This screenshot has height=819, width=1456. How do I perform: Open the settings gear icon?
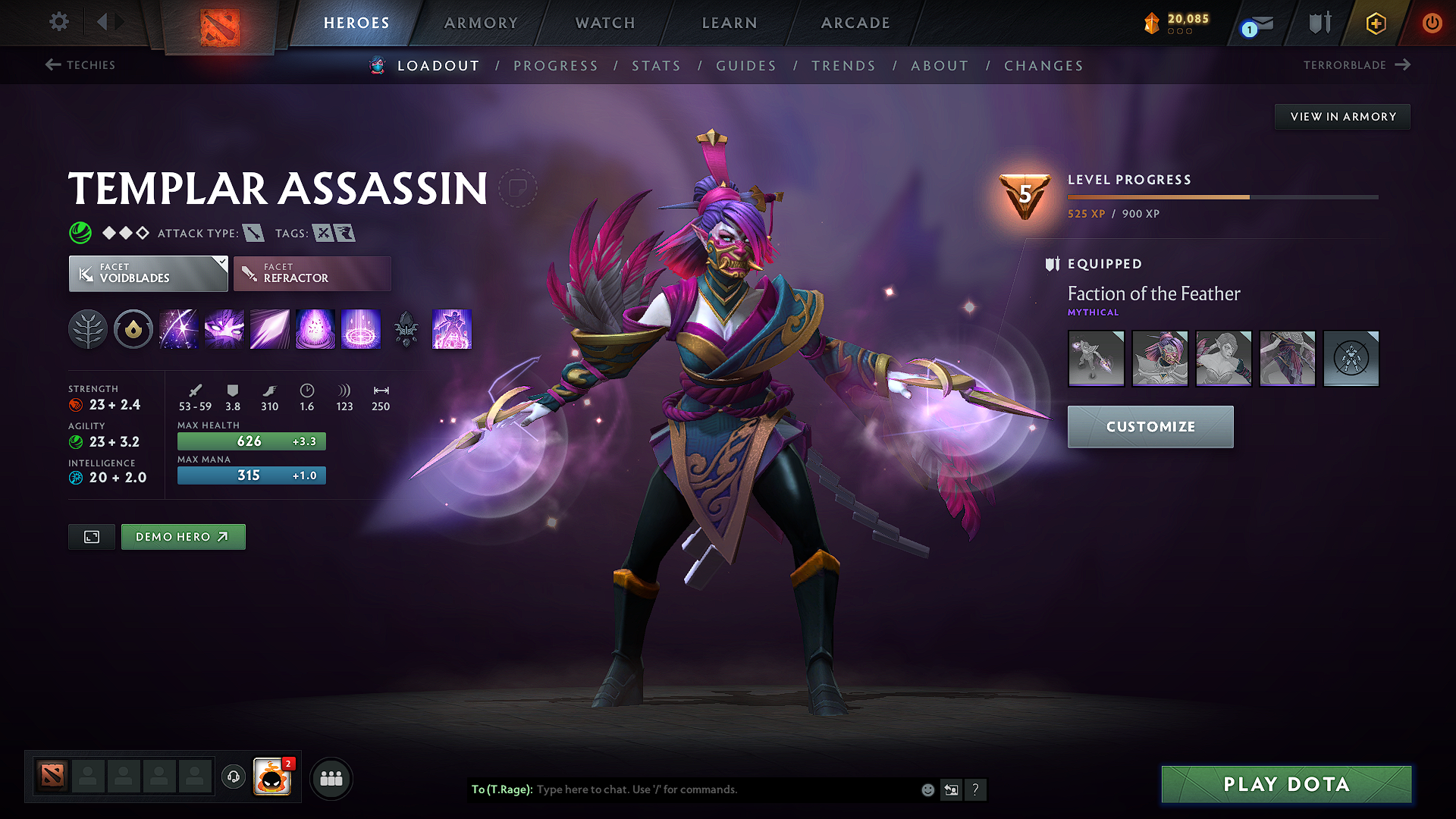(x=59, y=22)
